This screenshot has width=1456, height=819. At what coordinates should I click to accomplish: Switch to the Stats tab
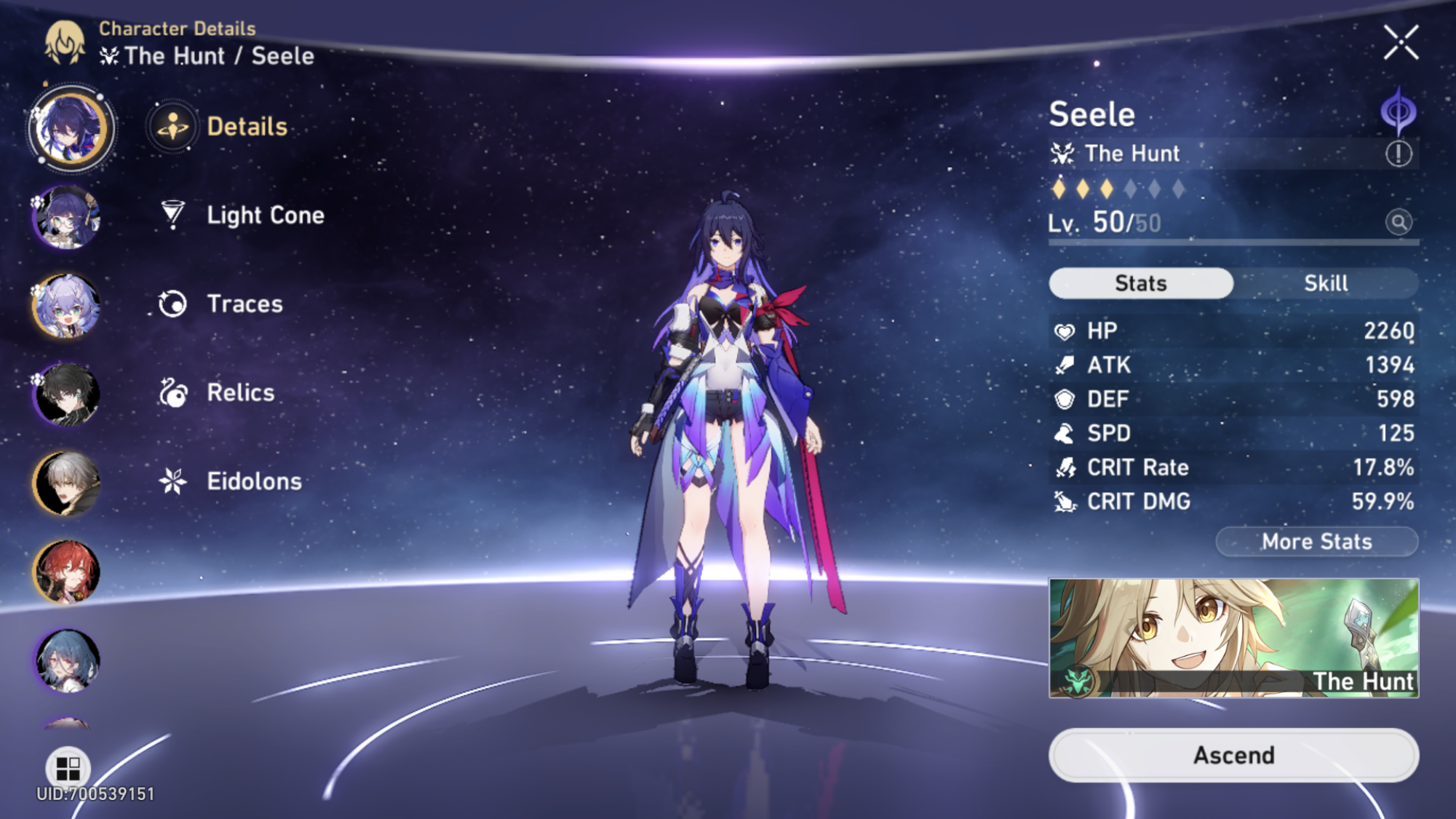[1139, 283]
